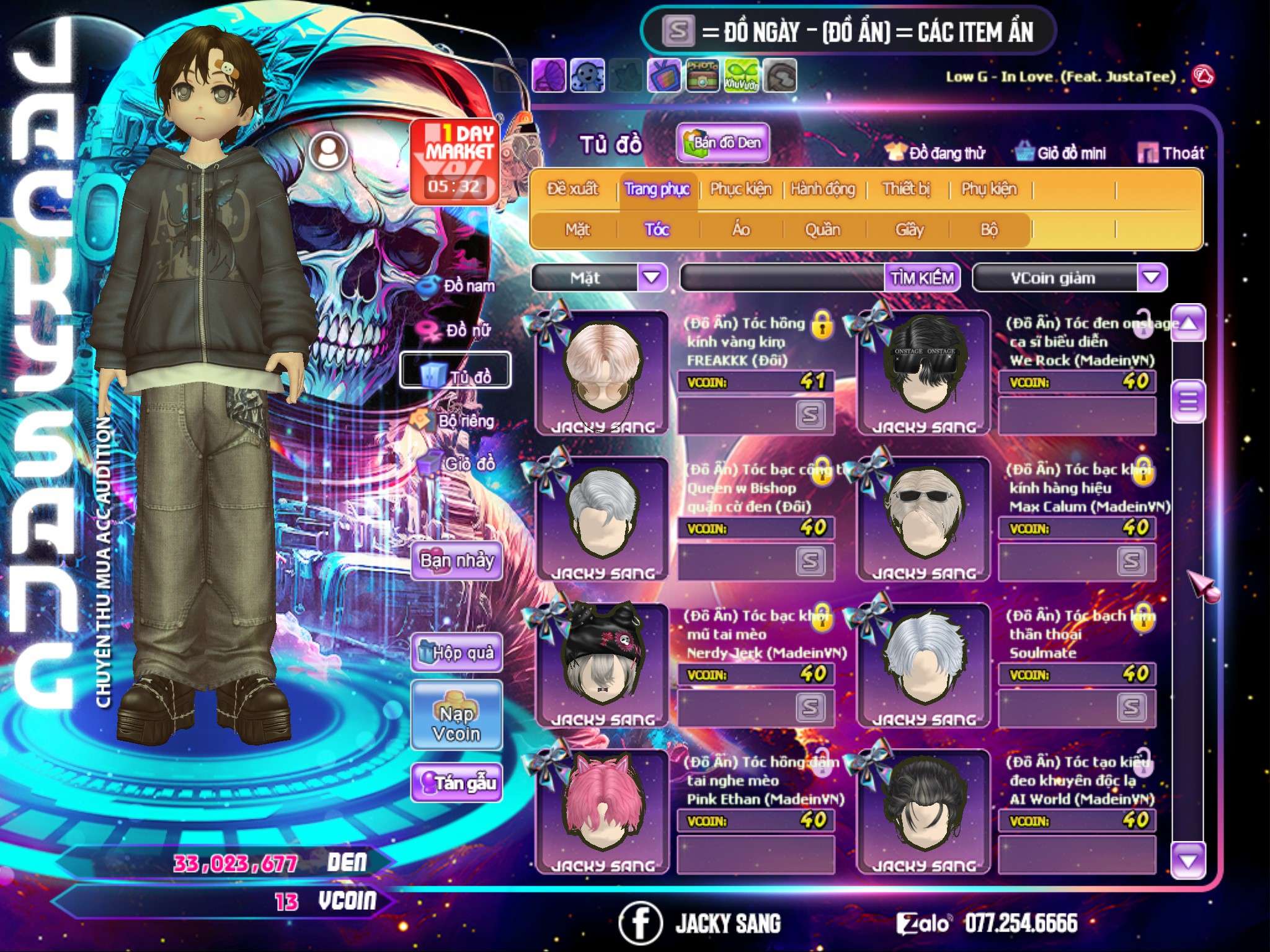Show Đồ đang thử items
The image size is (1270, 952).
click(x=936, y=153)
